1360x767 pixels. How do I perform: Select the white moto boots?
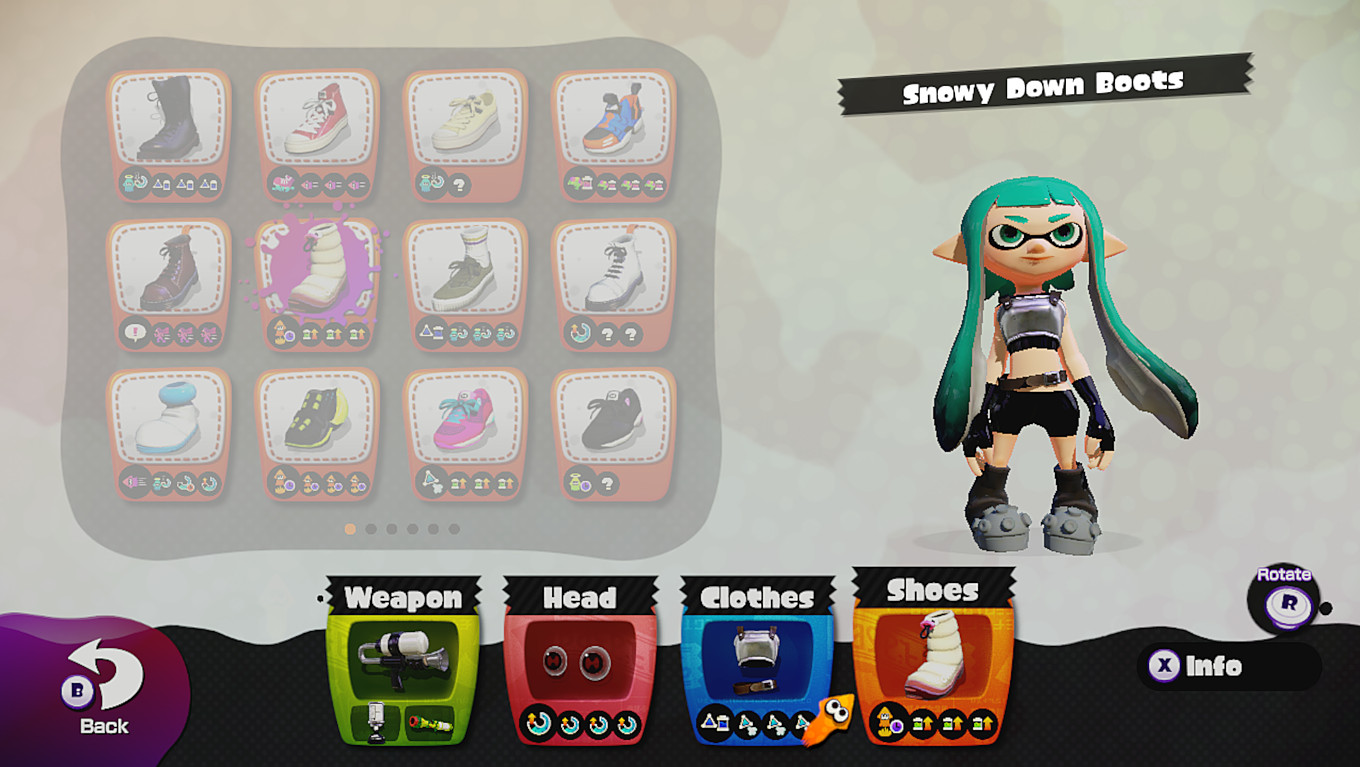tap(614, 270)
